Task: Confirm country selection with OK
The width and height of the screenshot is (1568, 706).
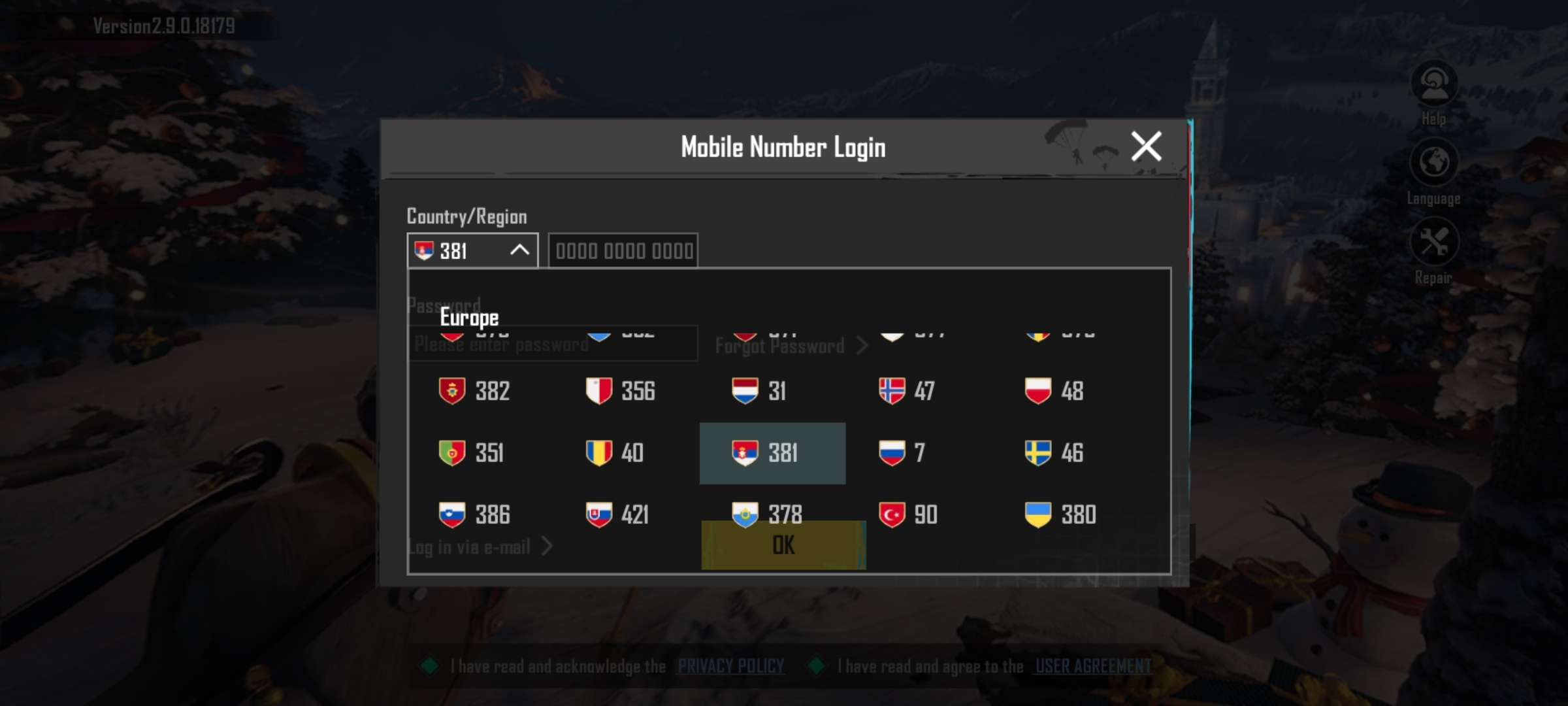Action: [783, 543]
